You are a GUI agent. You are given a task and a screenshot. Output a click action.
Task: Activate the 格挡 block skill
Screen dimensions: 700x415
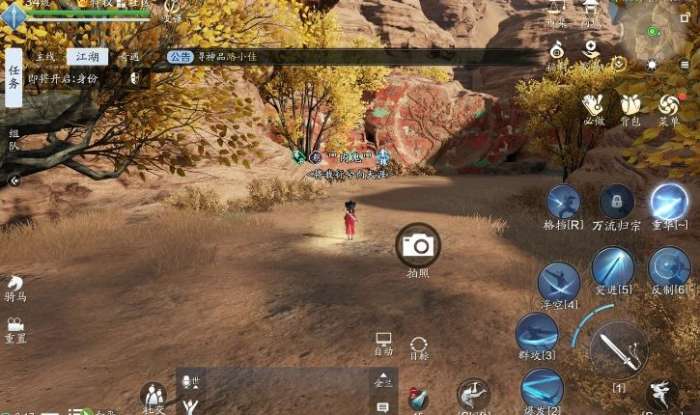[563, 202]
